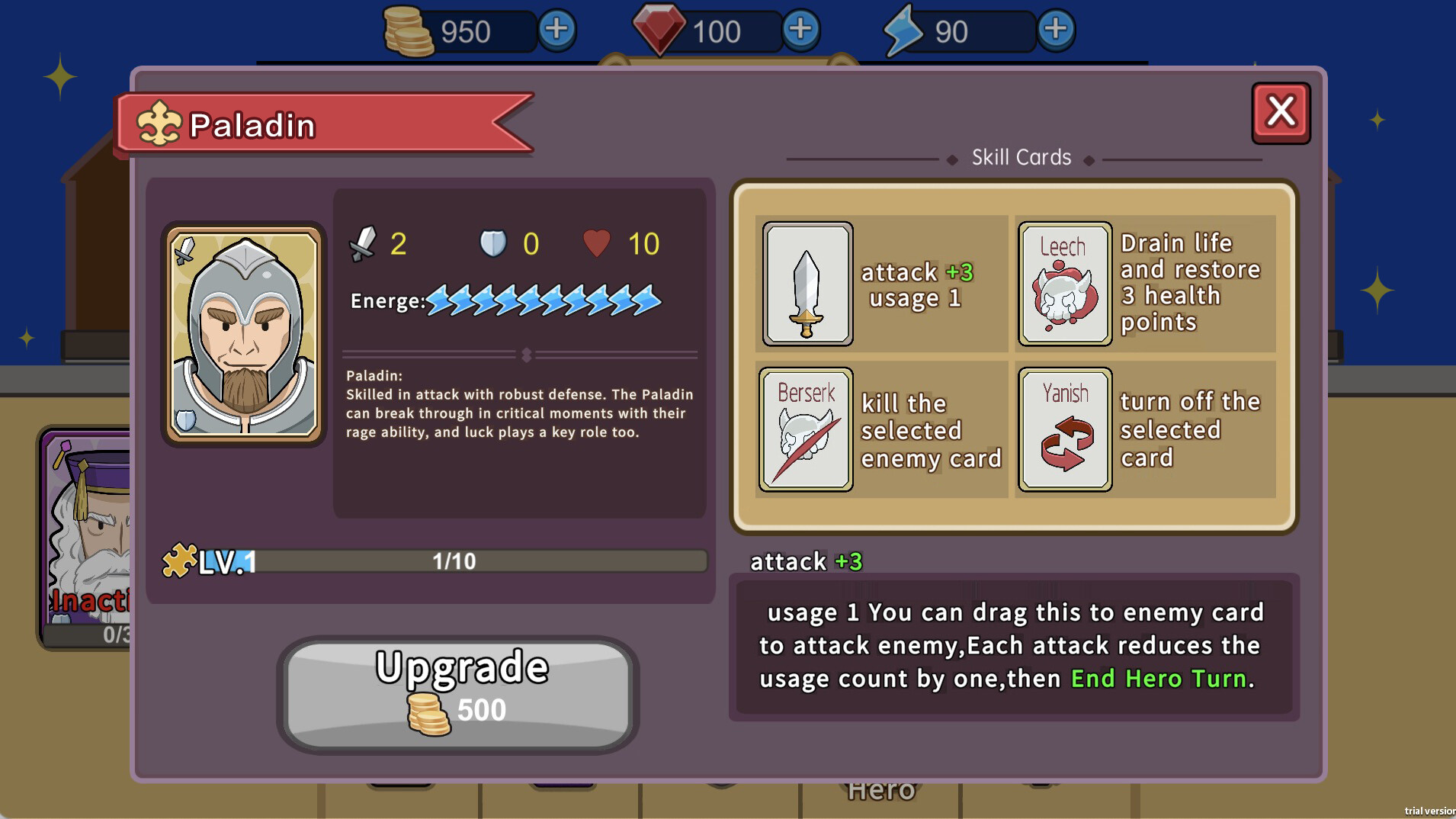This screenshot has height=819, width=1456.
Task: Open the add gems plus button
Action: pos(800,31)
